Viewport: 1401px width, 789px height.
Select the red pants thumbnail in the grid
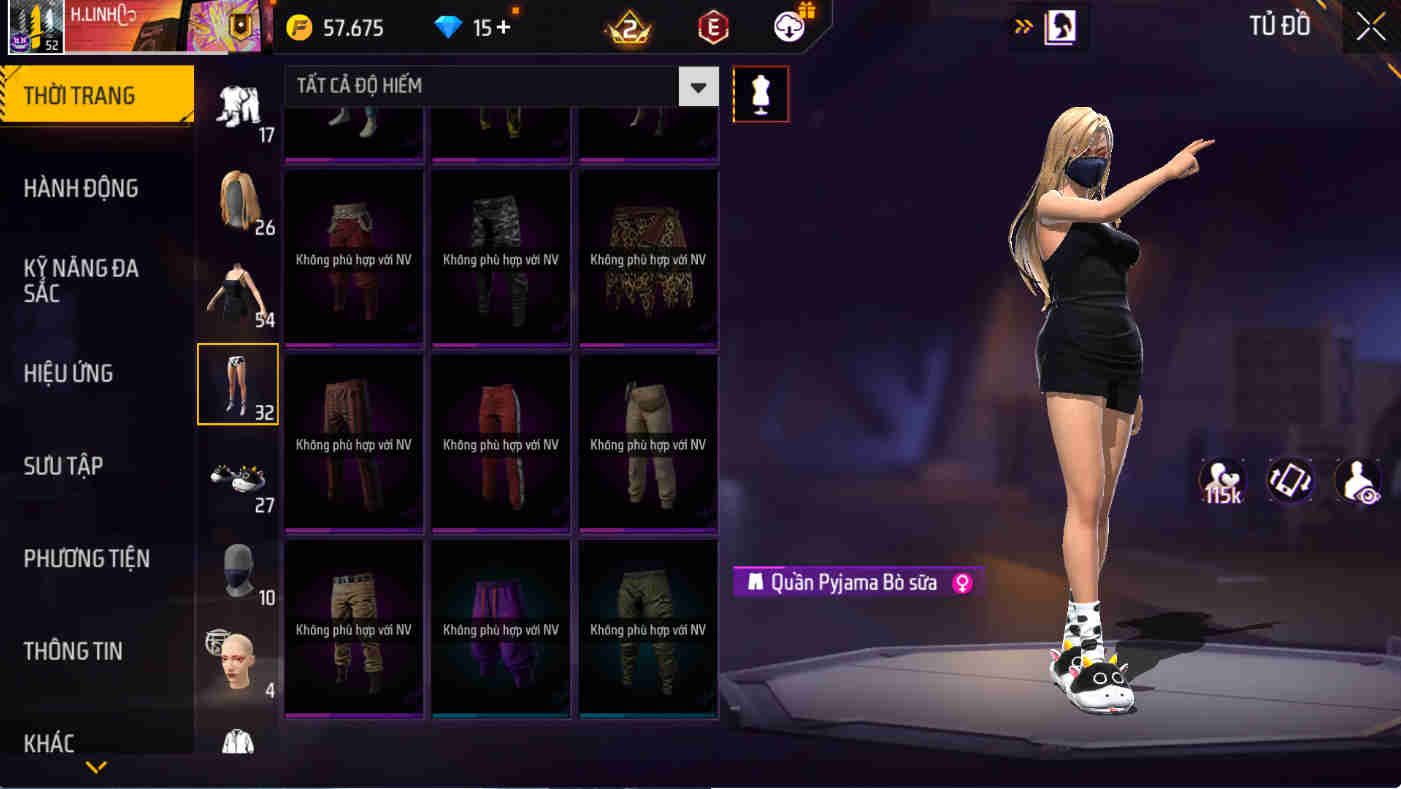pos(500,443)
